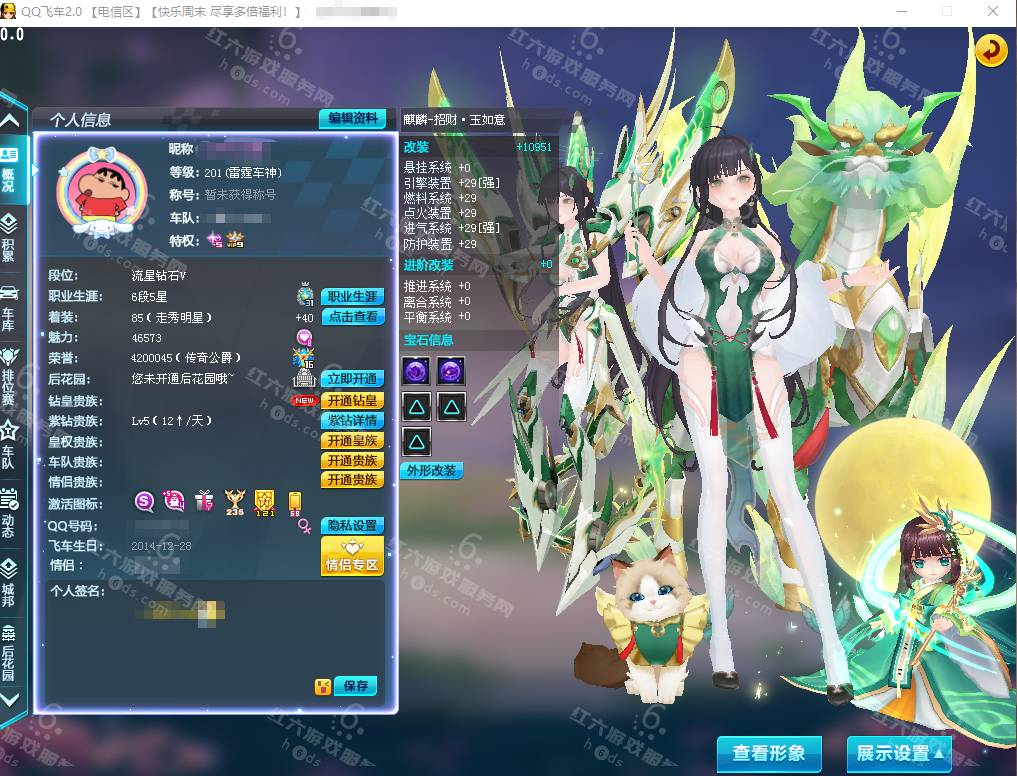Close the QQ飞车 game window
Image resolution: width=1017 pixels, height=776 pixels.
point(991,11)
